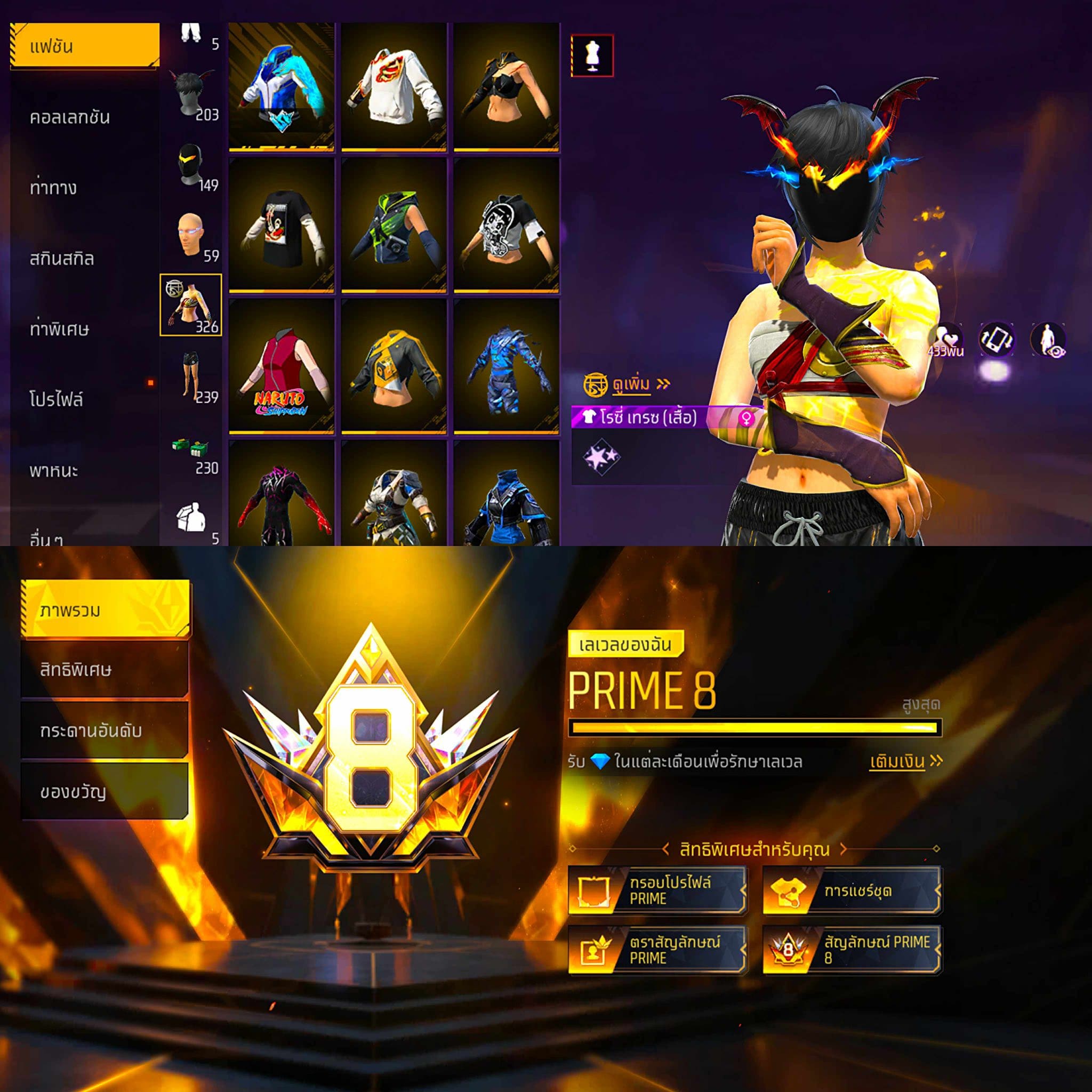Screen dimensions: 1092x1092
Task: Go to the โปรไฟล์ profile tab
Action: point(57,399)
